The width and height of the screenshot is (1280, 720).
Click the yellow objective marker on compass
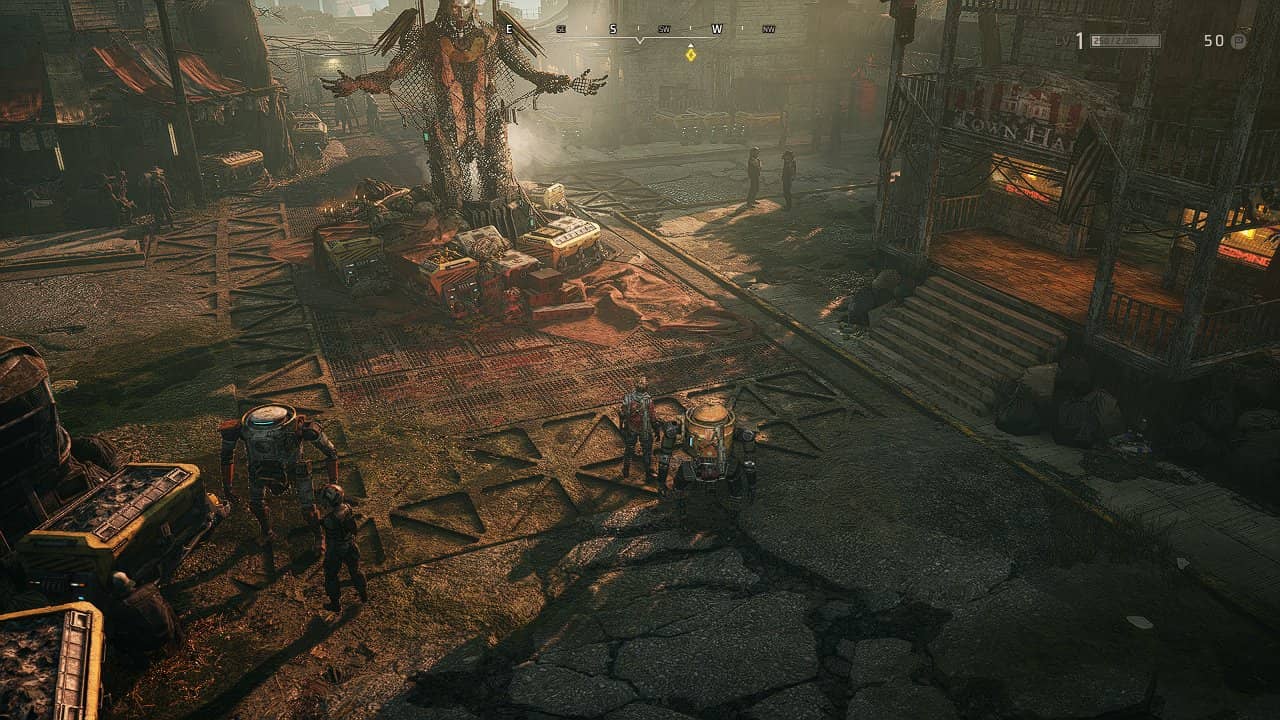690,53
